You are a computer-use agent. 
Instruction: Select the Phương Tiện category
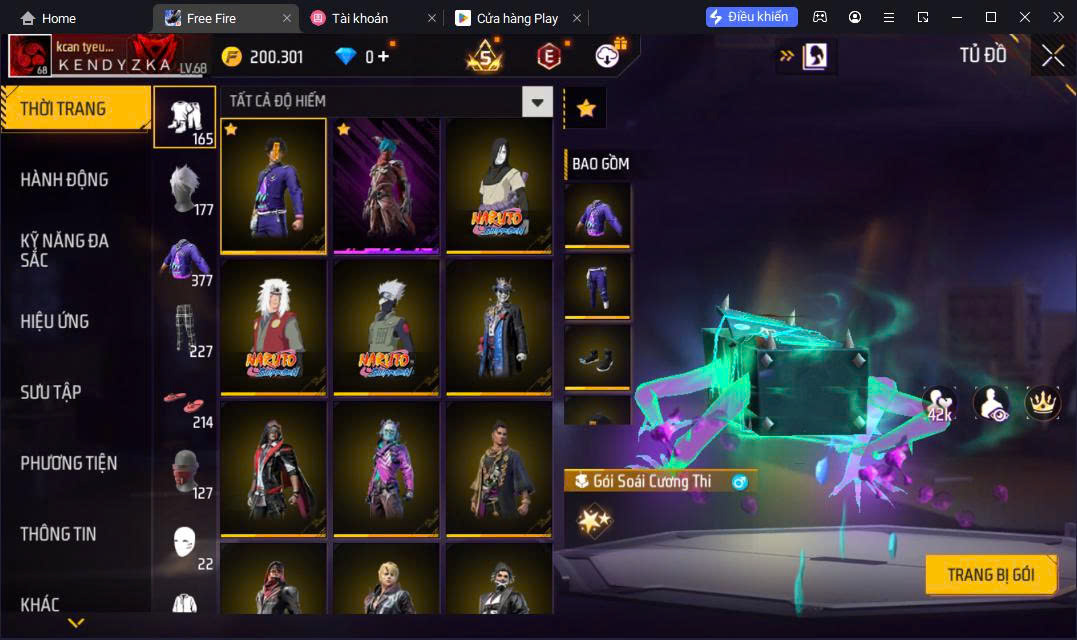point(68,463)
